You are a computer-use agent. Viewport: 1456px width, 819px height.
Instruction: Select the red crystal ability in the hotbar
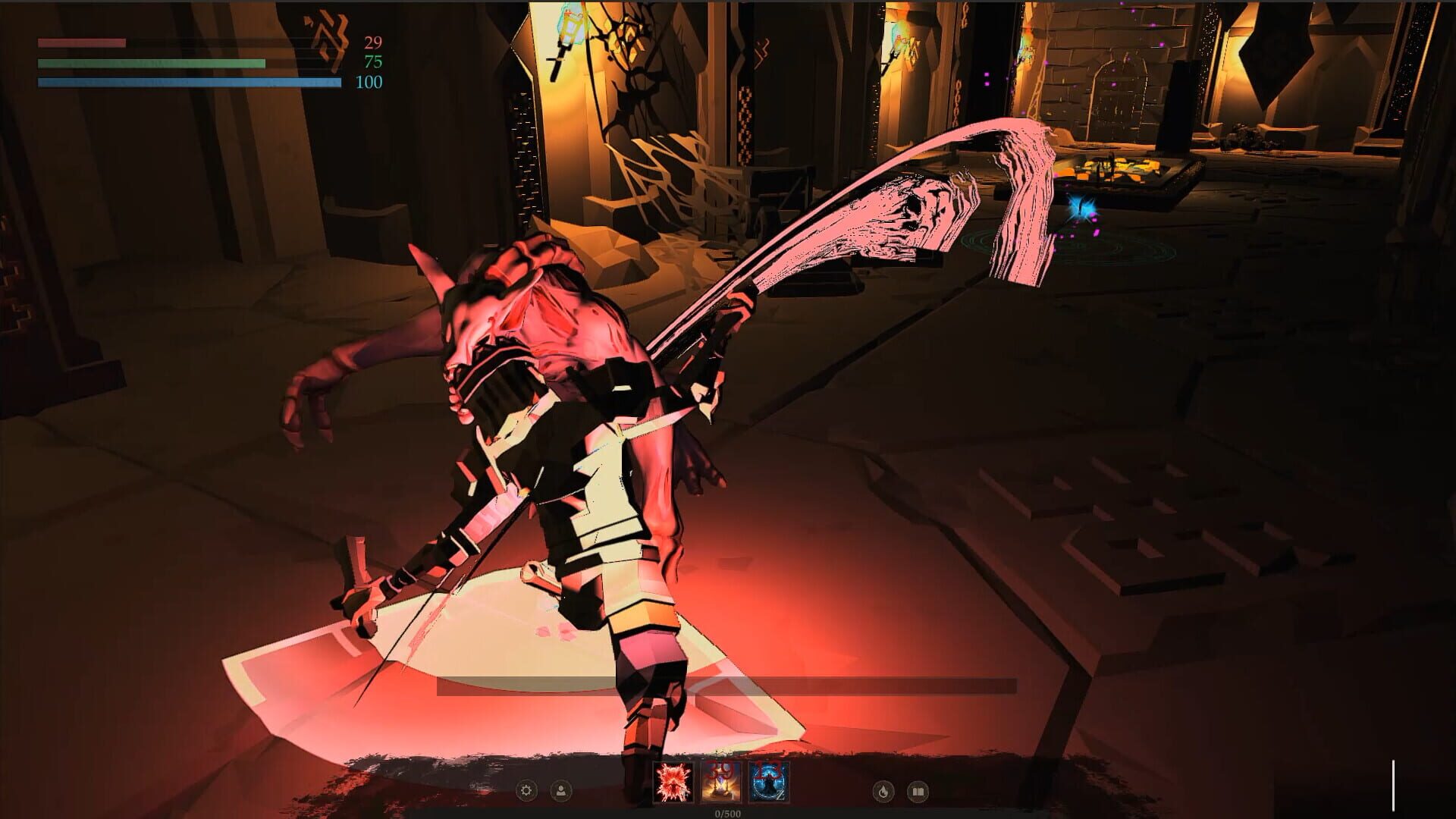tap(672, 783)
